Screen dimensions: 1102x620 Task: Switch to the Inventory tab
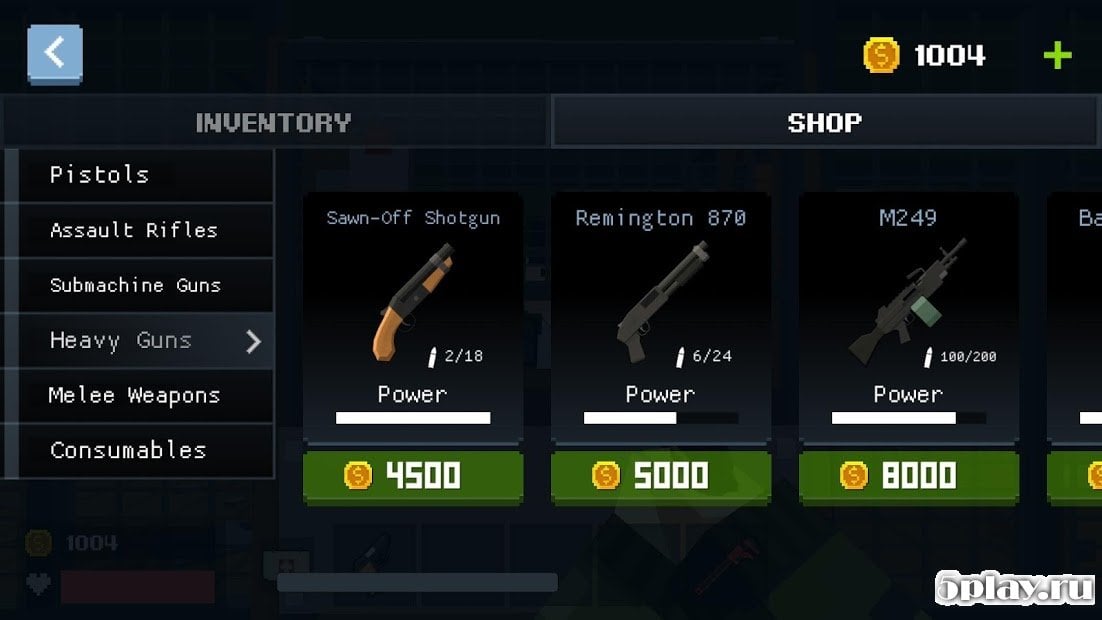point(274,123)
